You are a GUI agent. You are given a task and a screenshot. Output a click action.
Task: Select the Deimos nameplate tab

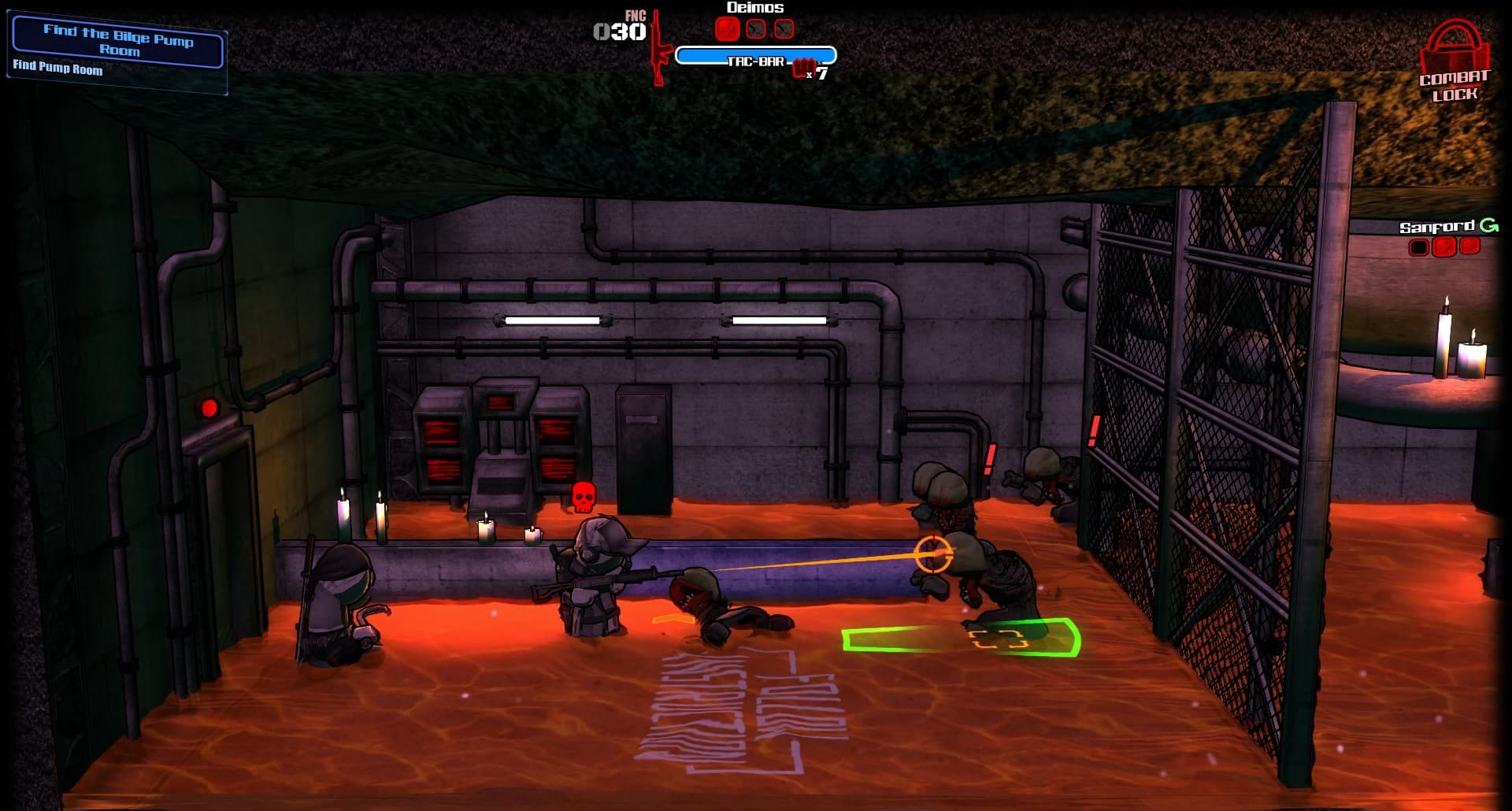[x=754, y=7]
